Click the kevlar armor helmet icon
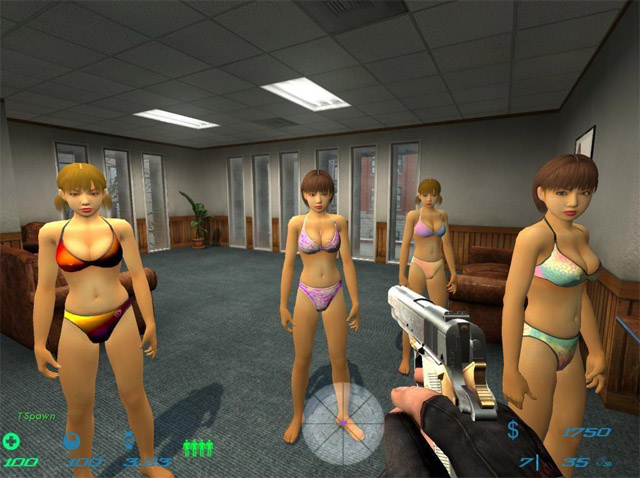This screenshot has height=478, width=640. pos(72,440)
